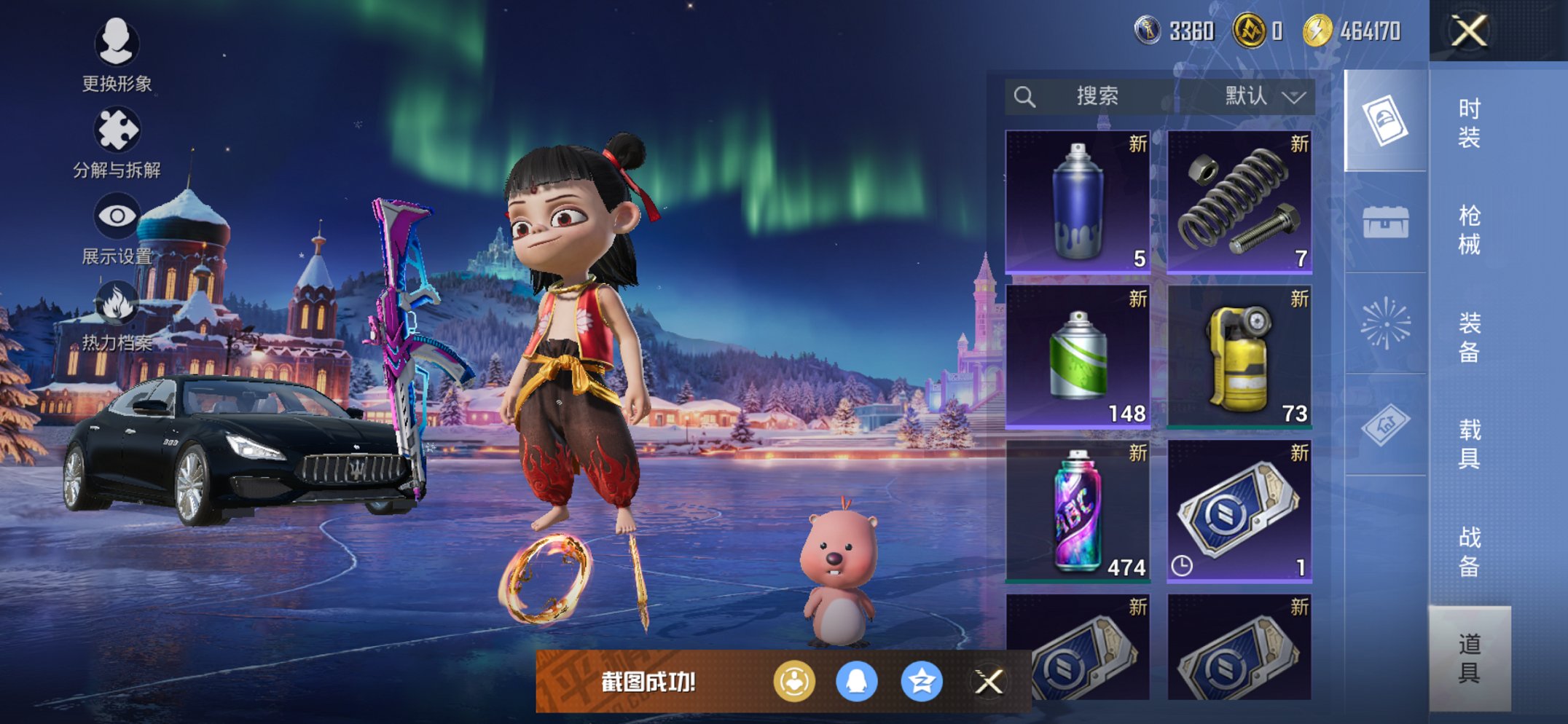Select the yellow gas canister item
The width and height of the screenshot is (1568, 724).
pyautogui.click(x=1239, y=356)
